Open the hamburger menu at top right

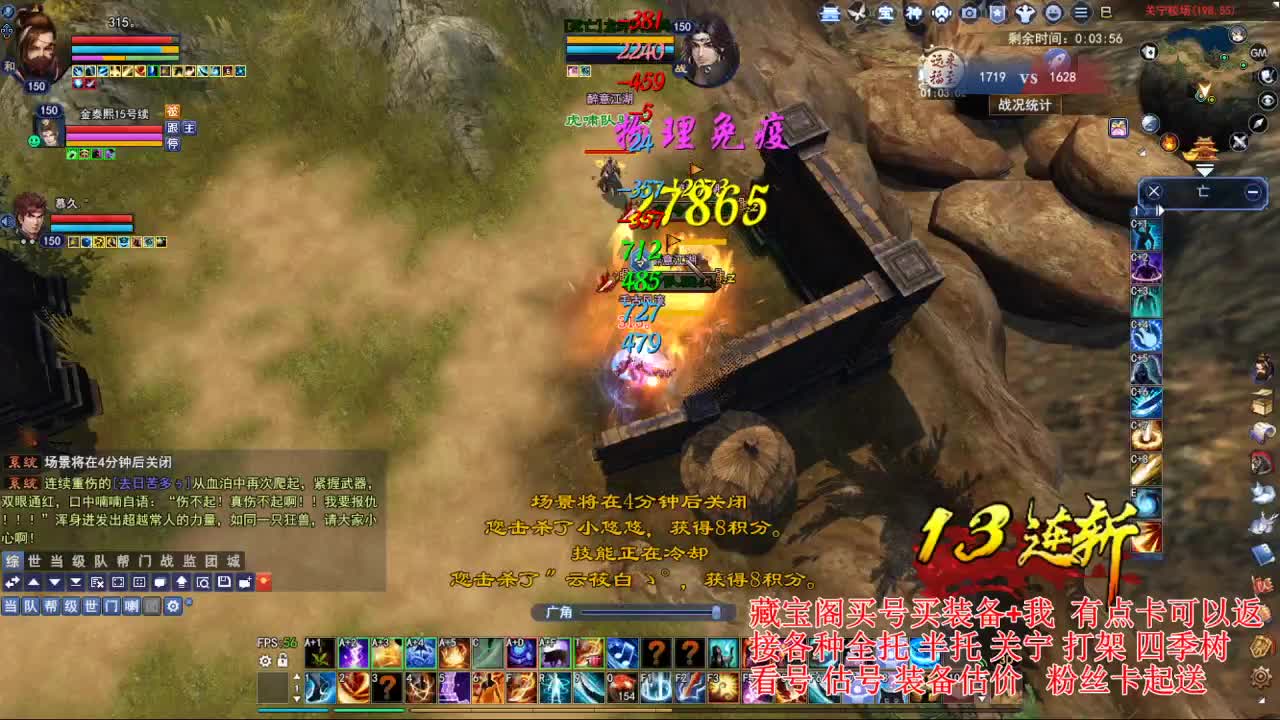[x=1080, y=14]
